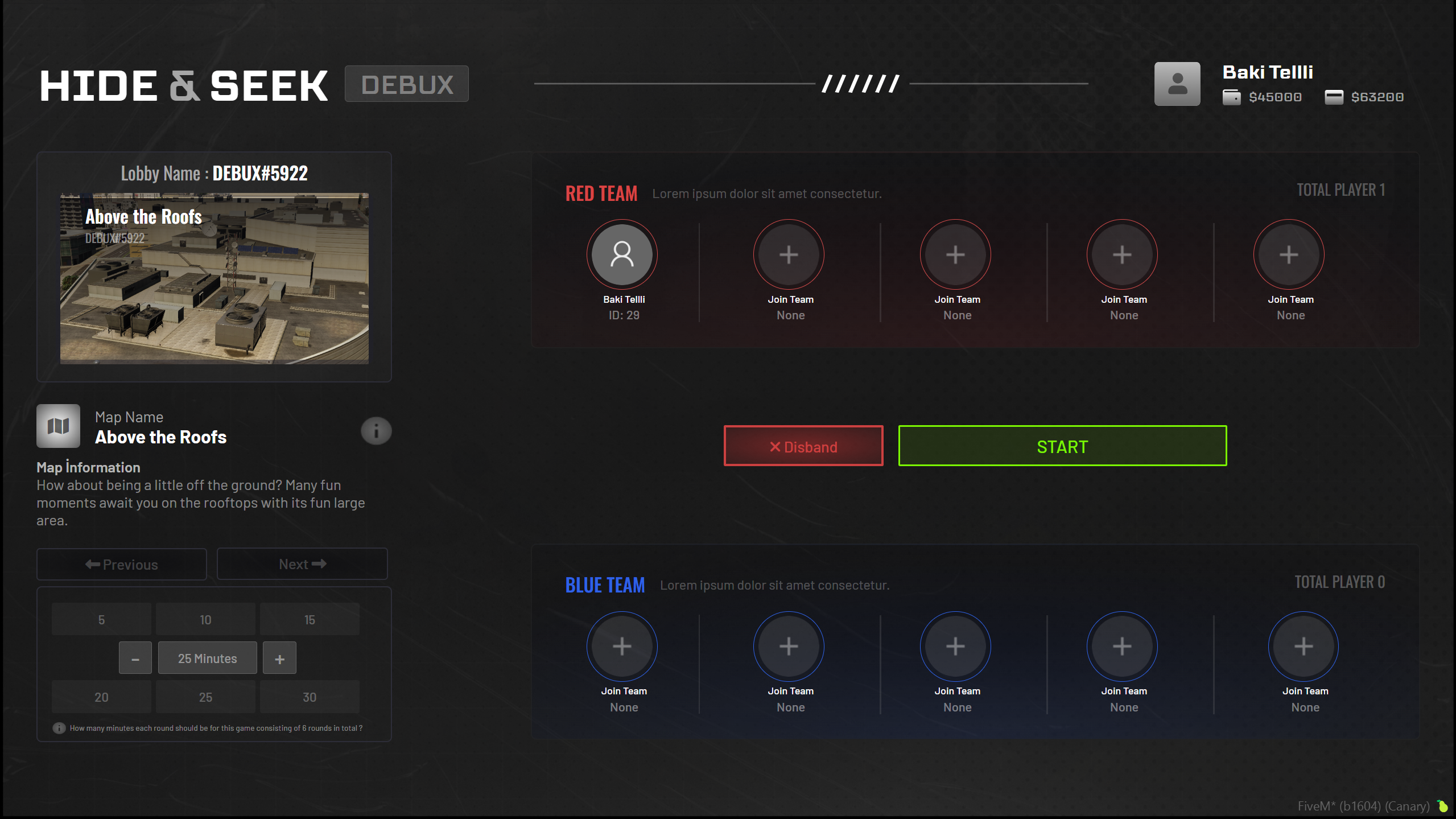
Task: Increase round minutes with plus button
Action: click(279, 659)
